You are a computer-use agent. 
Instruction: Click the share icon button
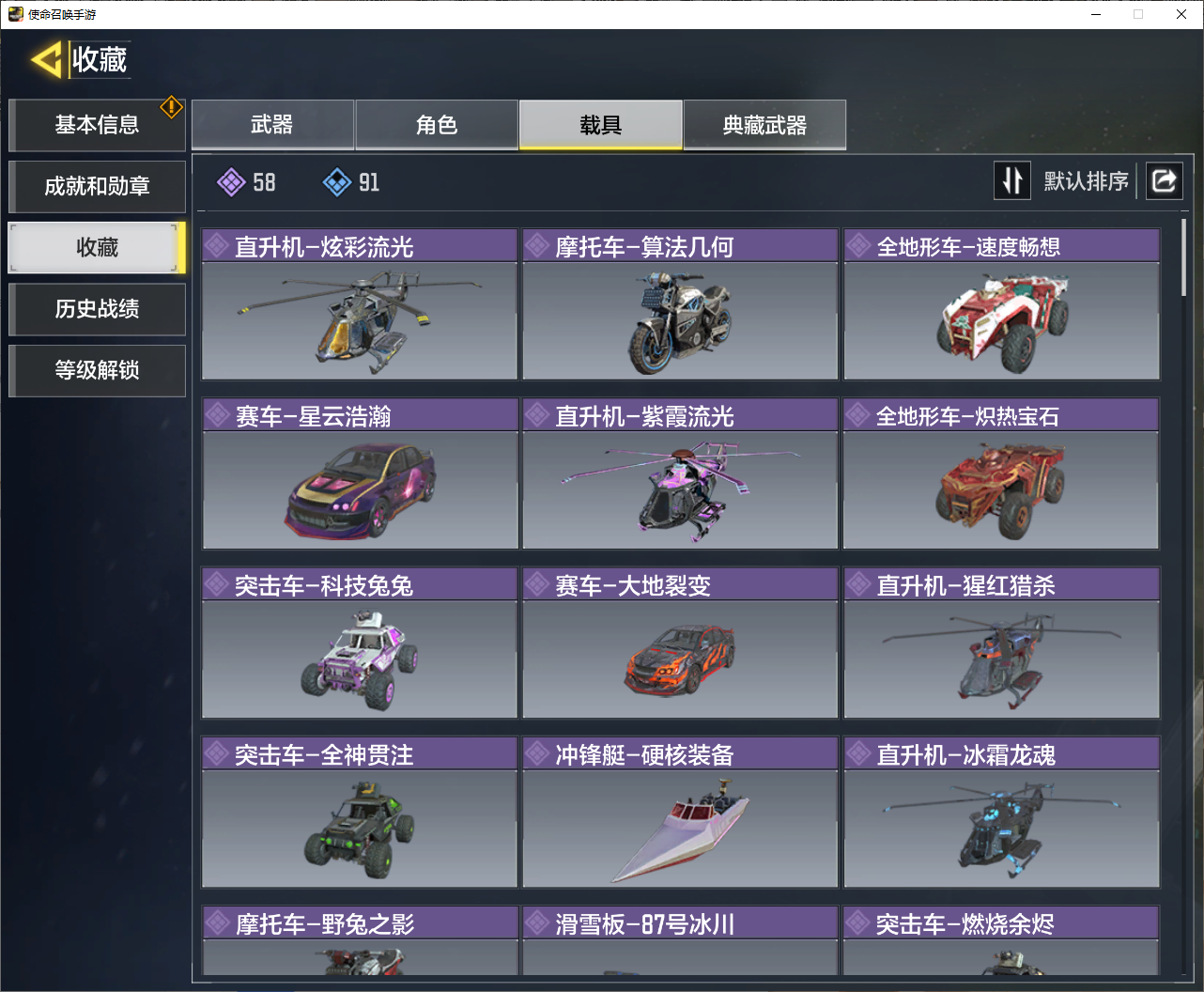(1164, 180)
